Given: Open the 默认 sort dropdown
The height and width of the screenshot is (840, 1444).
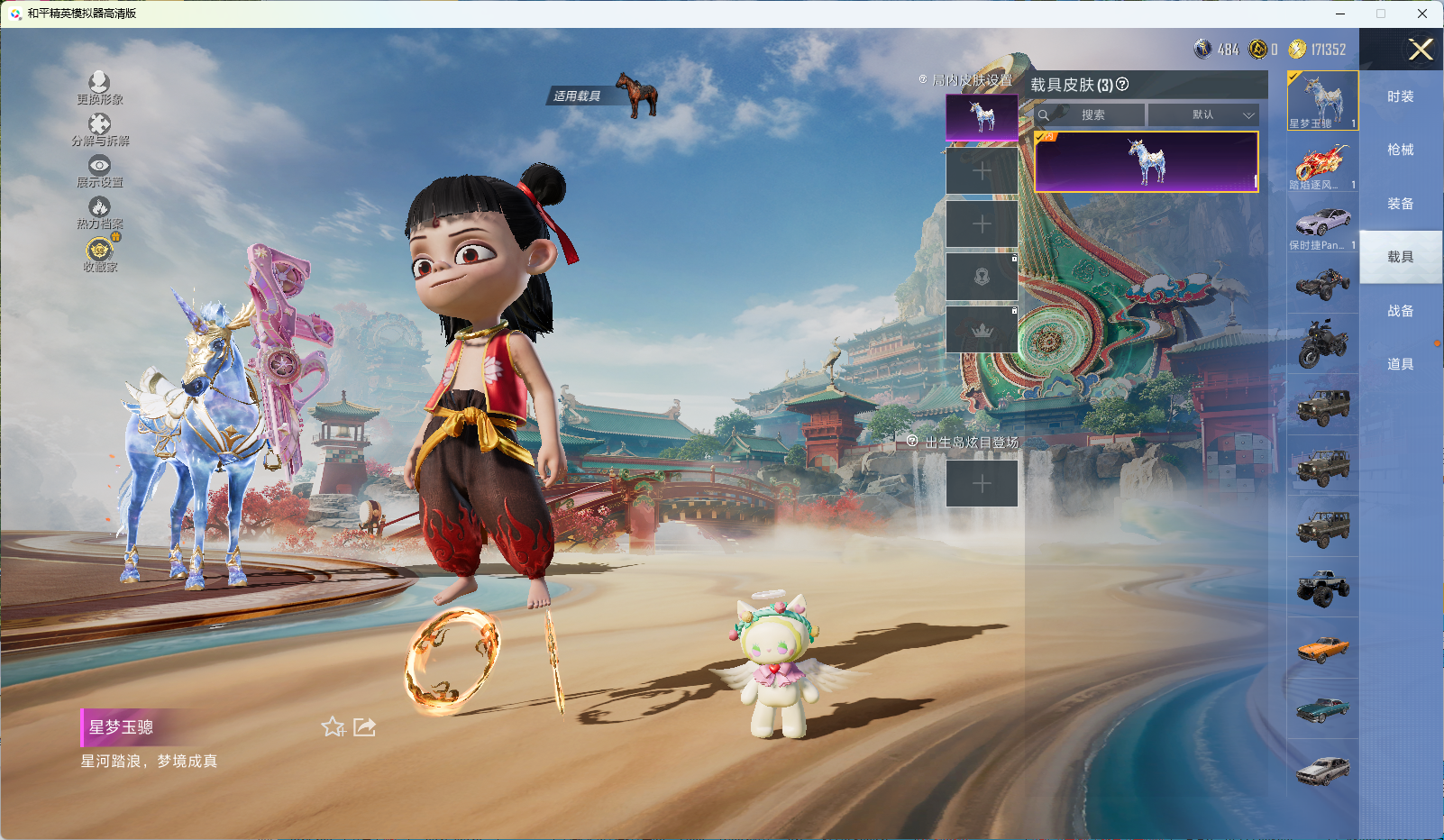Looking at the screenshot, I should pyautogui.click(x=1203, y=115).
